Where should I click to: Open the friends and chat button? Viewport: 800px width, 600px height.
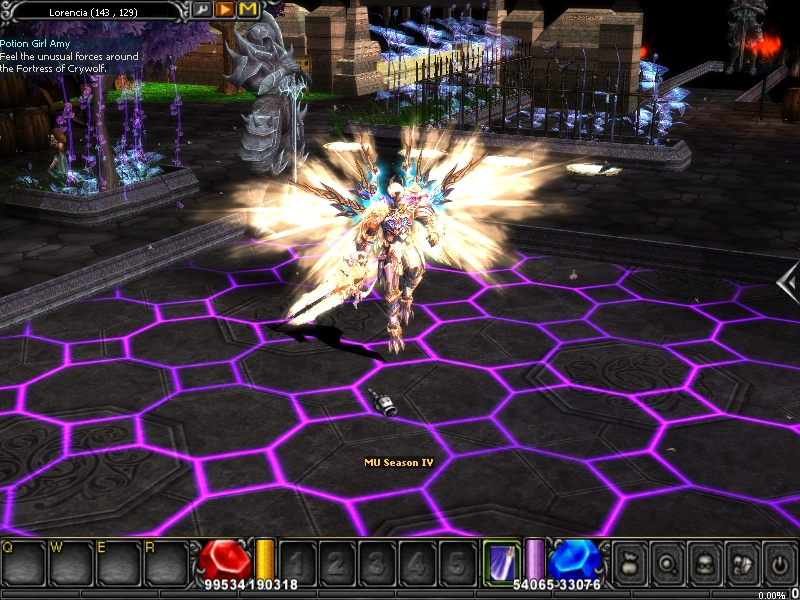pyautogui.click(x=741, y=563)
